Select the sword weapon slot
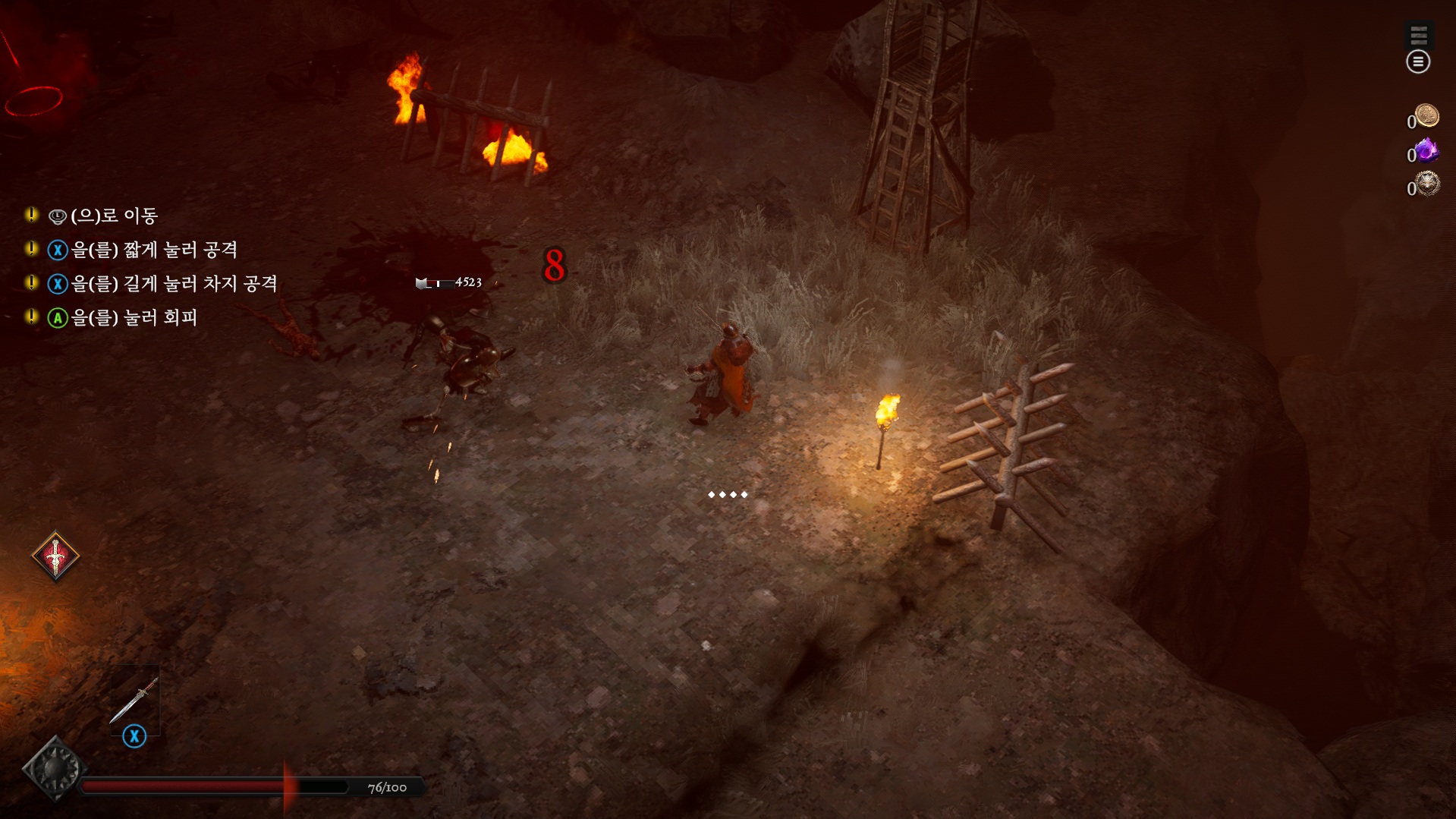Screen dimensions: 1456x819 point(134,700)
